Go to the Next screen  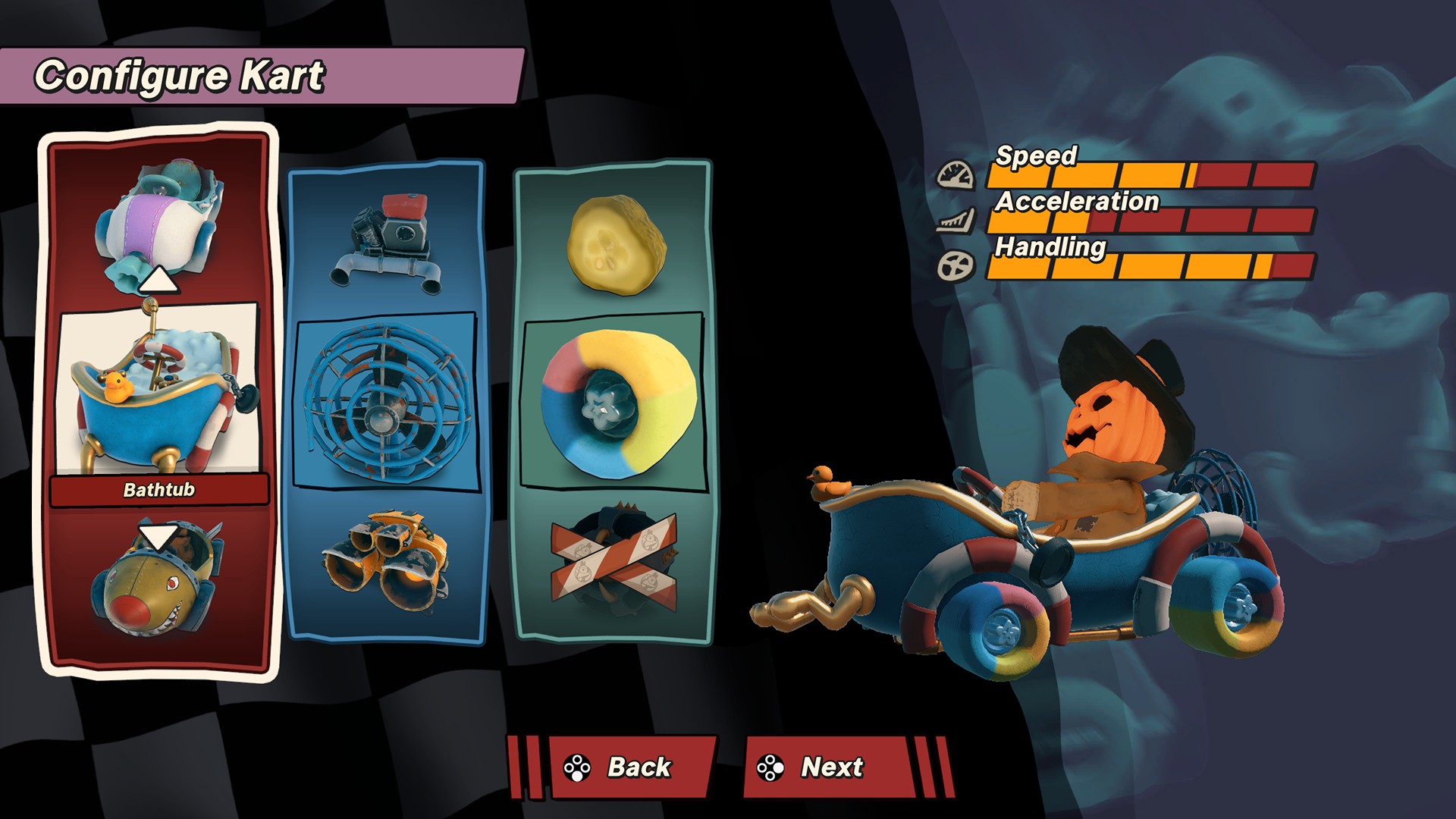pos(830,767)
